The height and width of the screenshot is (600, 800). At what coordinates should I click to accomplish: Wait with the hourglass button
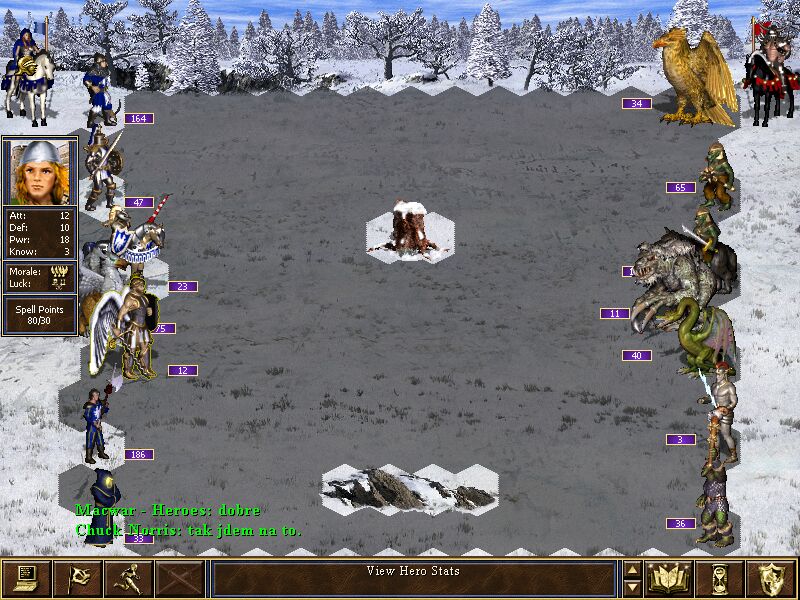pos(721,578)
